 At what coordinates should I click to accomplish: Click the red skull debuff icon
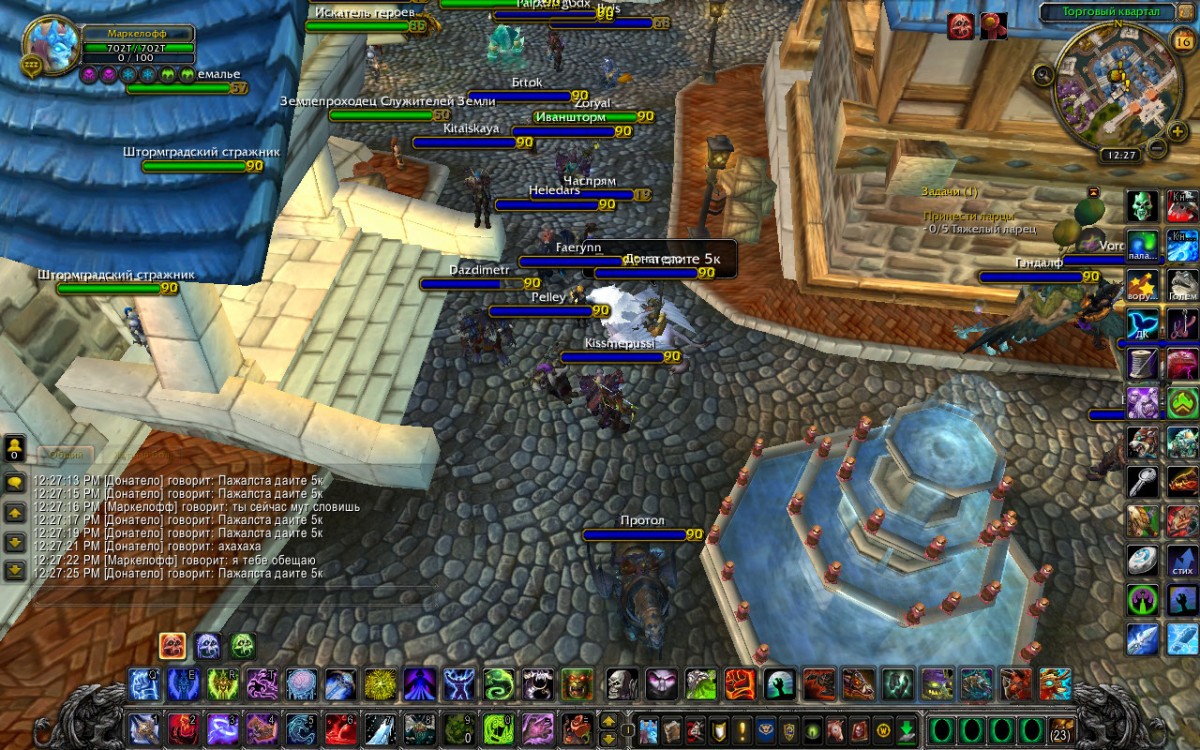click(x=960, y=26)
